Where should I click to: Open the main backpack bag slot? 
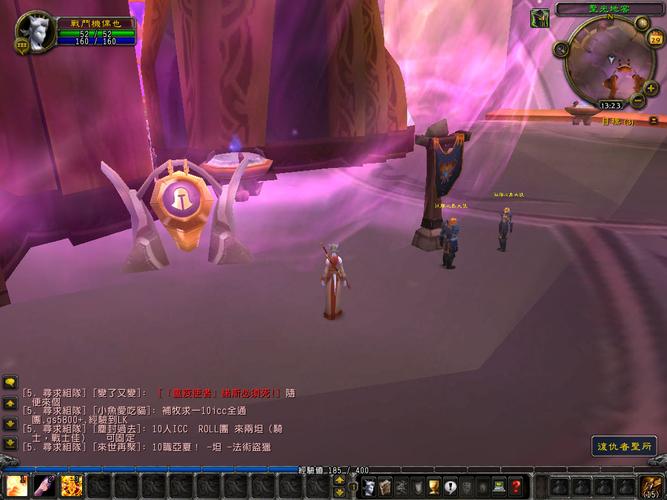click(x=653, y=487)
